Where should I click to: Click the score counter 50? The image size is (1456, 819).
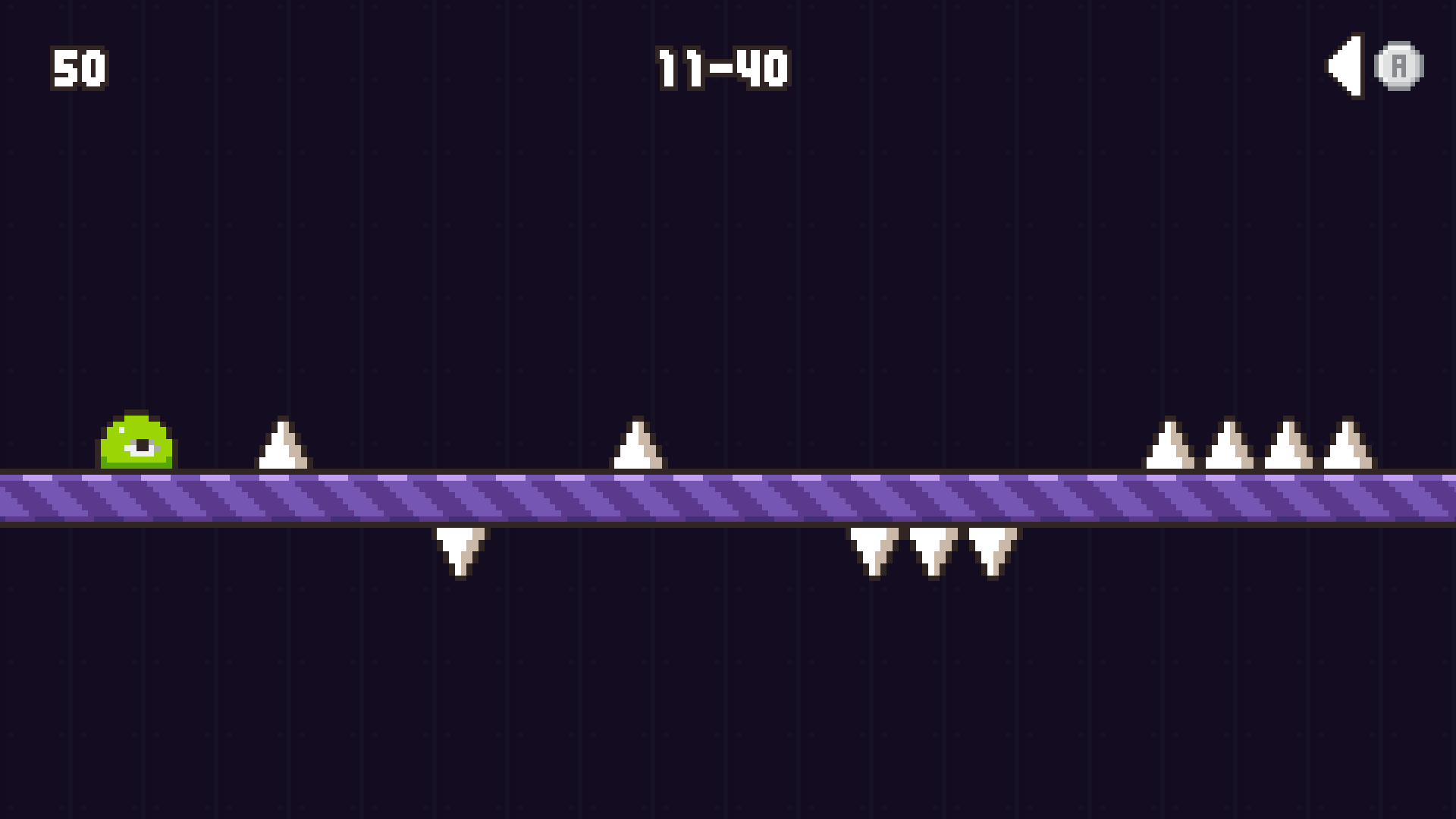point(78,68)
